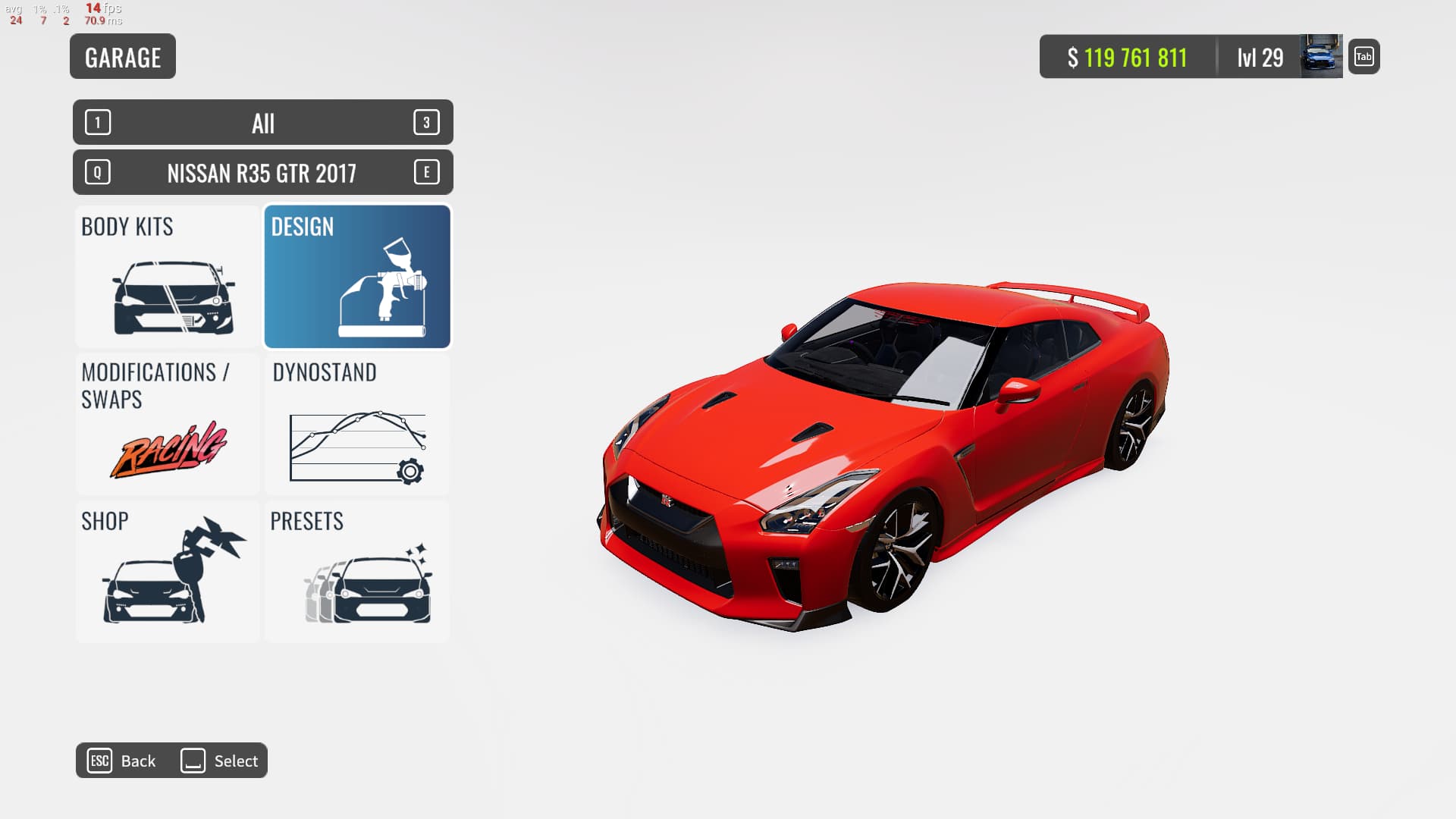
Task: Select the Design paint tile
Action: [x=357, y=276]
